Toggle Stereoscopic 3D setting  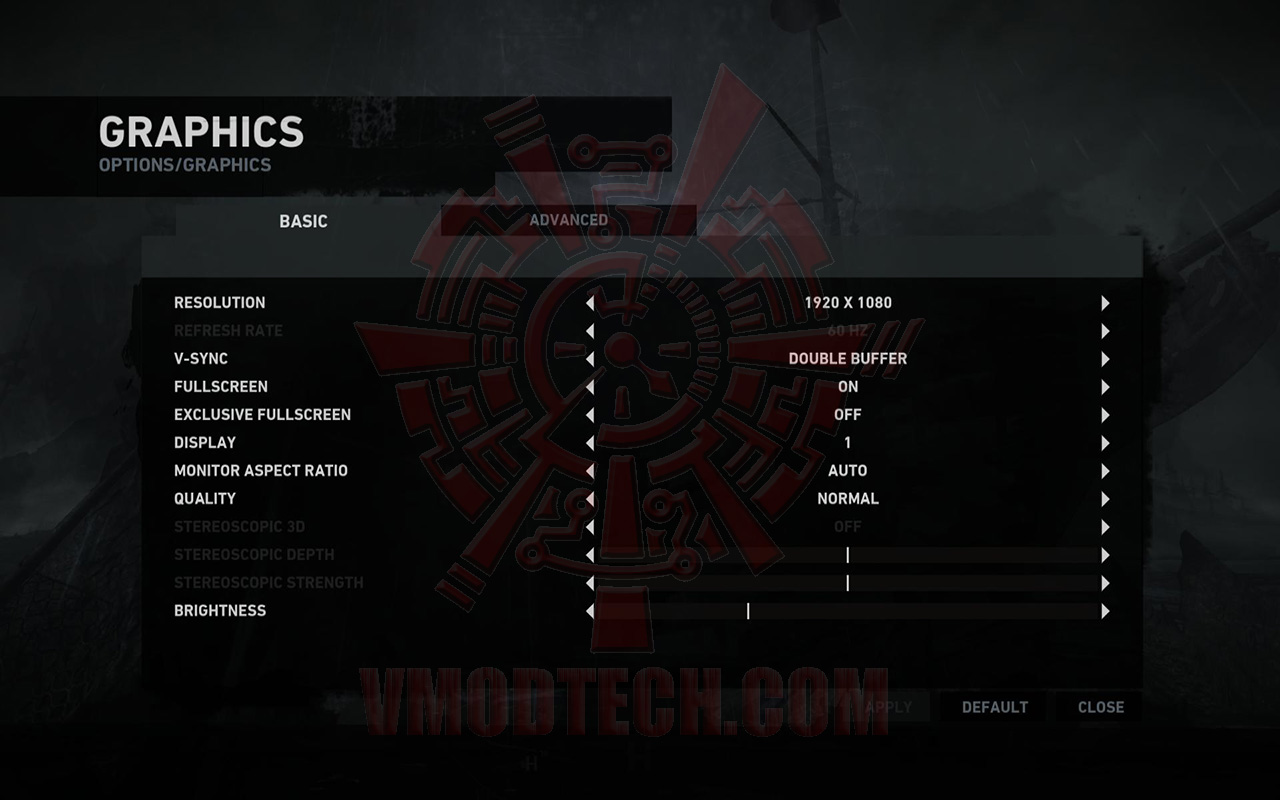(1104, 526)
